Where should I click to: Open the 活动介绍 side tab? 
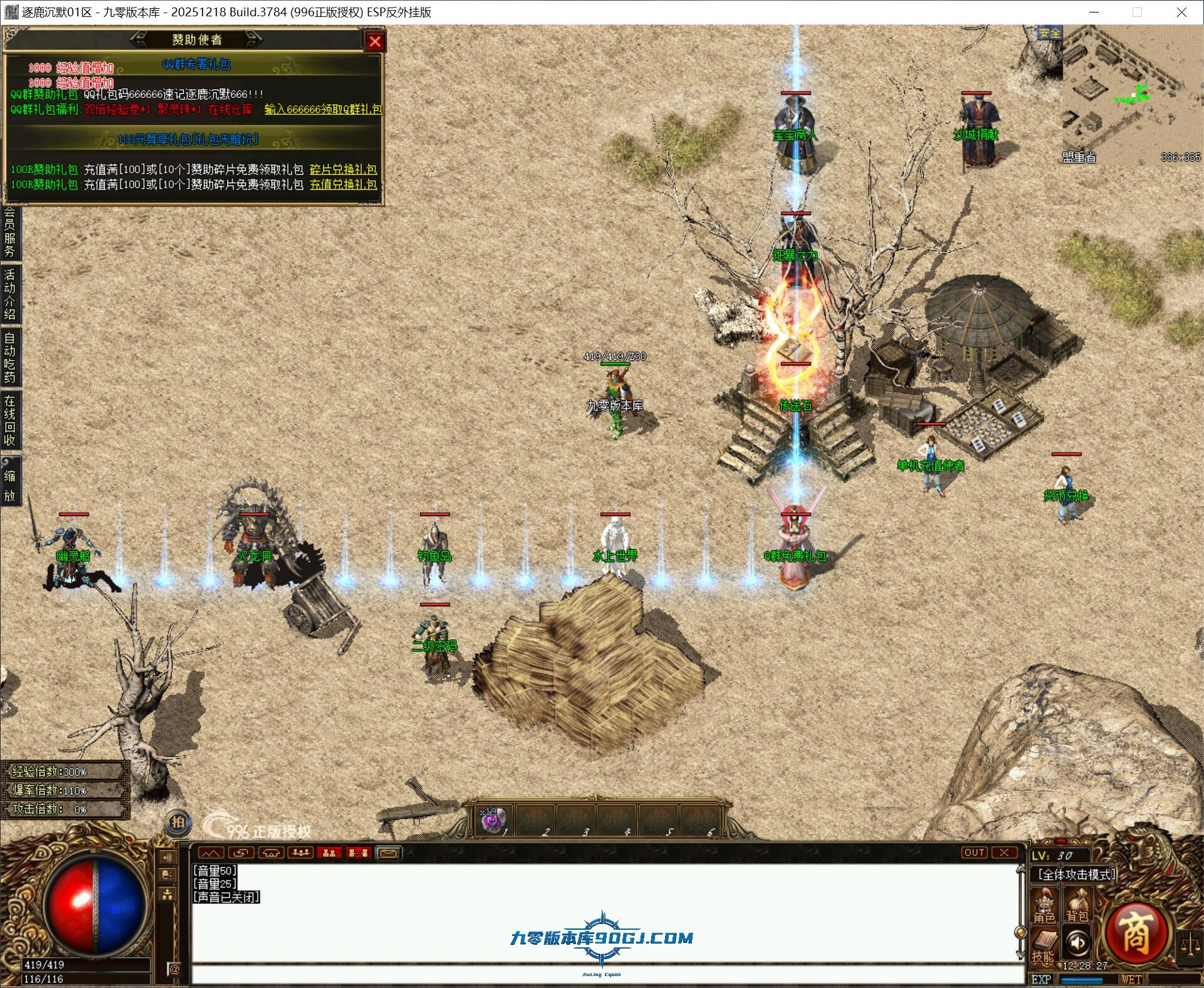(9, 293)
